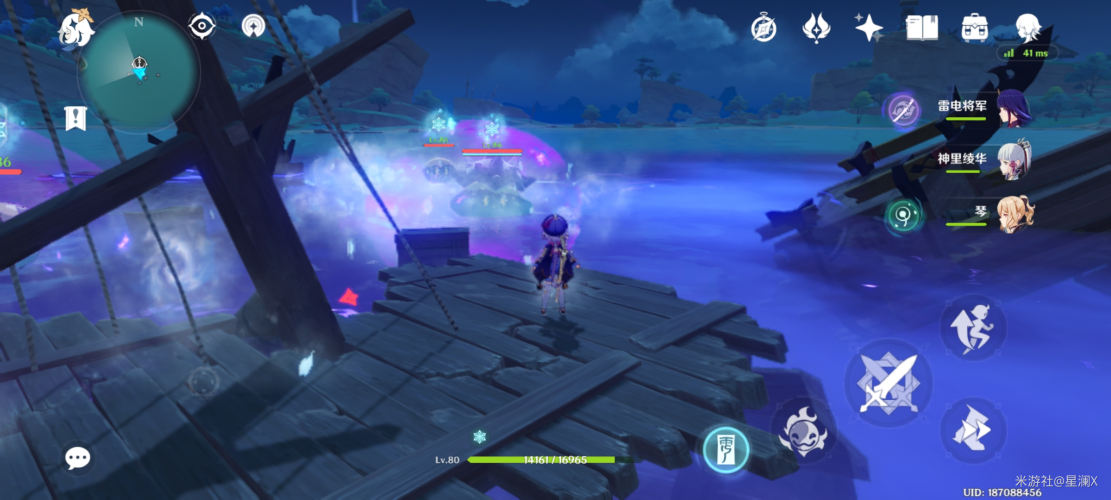Open the map via the minimap
The height and width of the screenshot is (500, 1111).
138,69
